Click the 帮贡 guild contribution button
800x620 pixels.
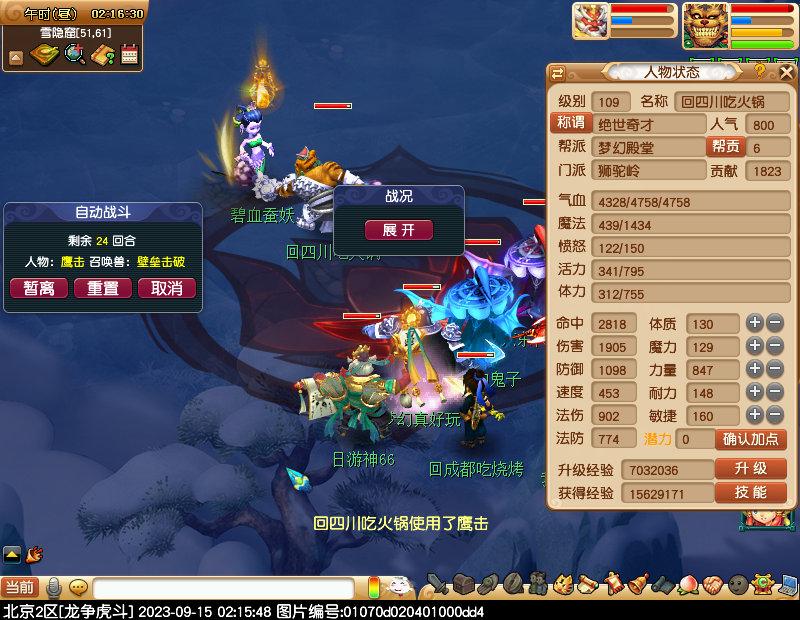coord(725,147)
